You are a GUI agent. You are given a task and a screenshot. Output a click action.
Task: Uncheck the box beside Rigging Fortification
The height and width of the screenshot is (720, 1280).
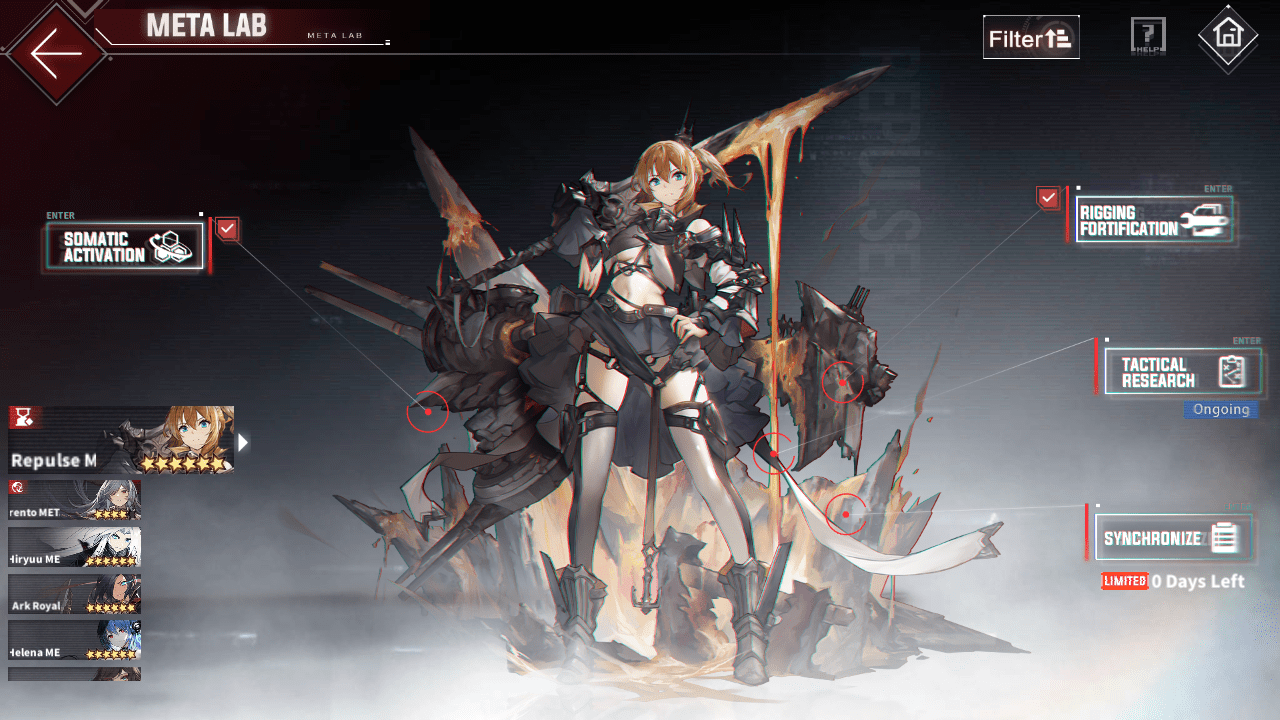point(1047,197)
